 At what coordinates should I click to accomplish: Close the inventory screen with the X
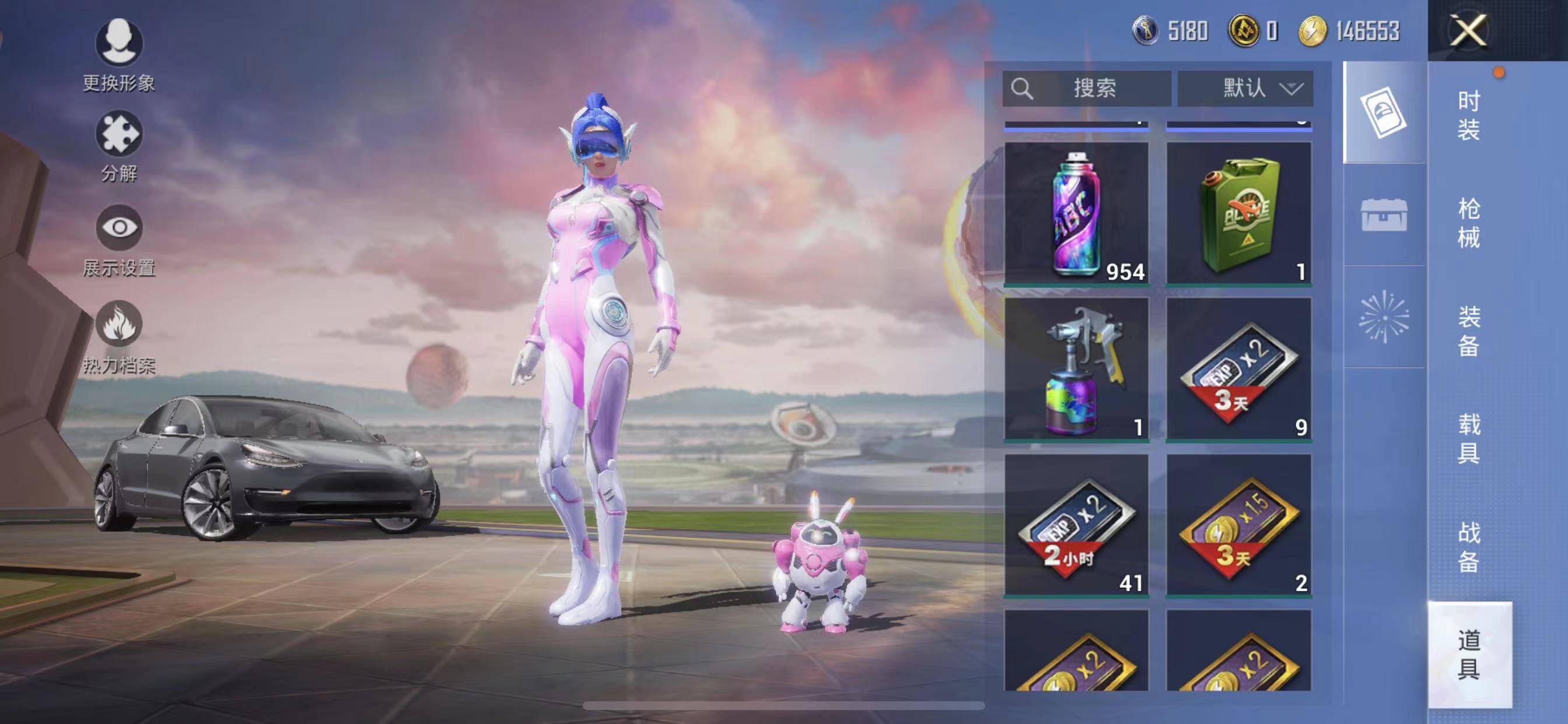point(1468,30)
